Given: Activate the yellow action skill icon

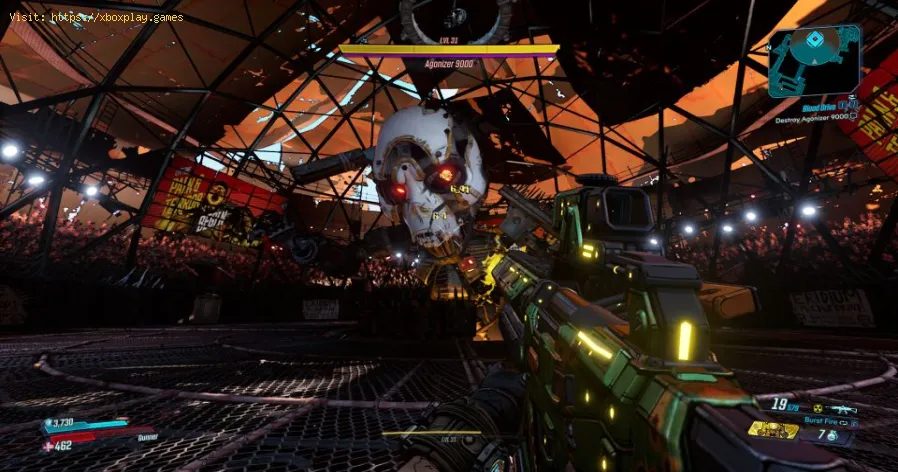Looking at the screenshot, I should coord(772,432).
